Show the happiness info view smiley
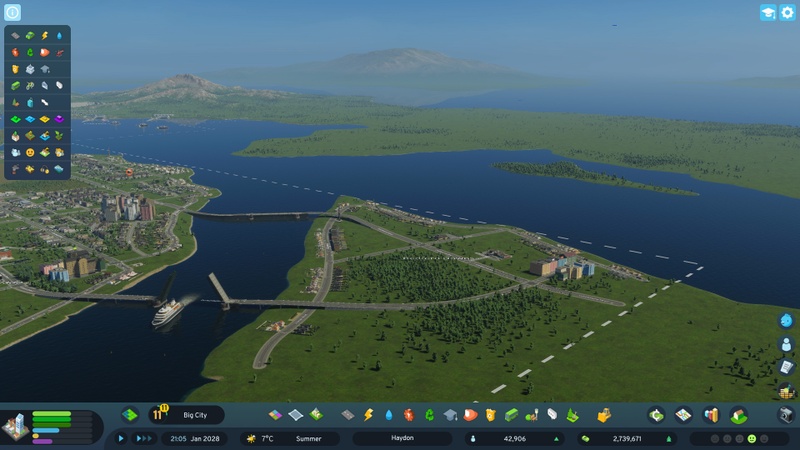The height and width of the screenshot is (450, 800). click(x=30, y=152)
